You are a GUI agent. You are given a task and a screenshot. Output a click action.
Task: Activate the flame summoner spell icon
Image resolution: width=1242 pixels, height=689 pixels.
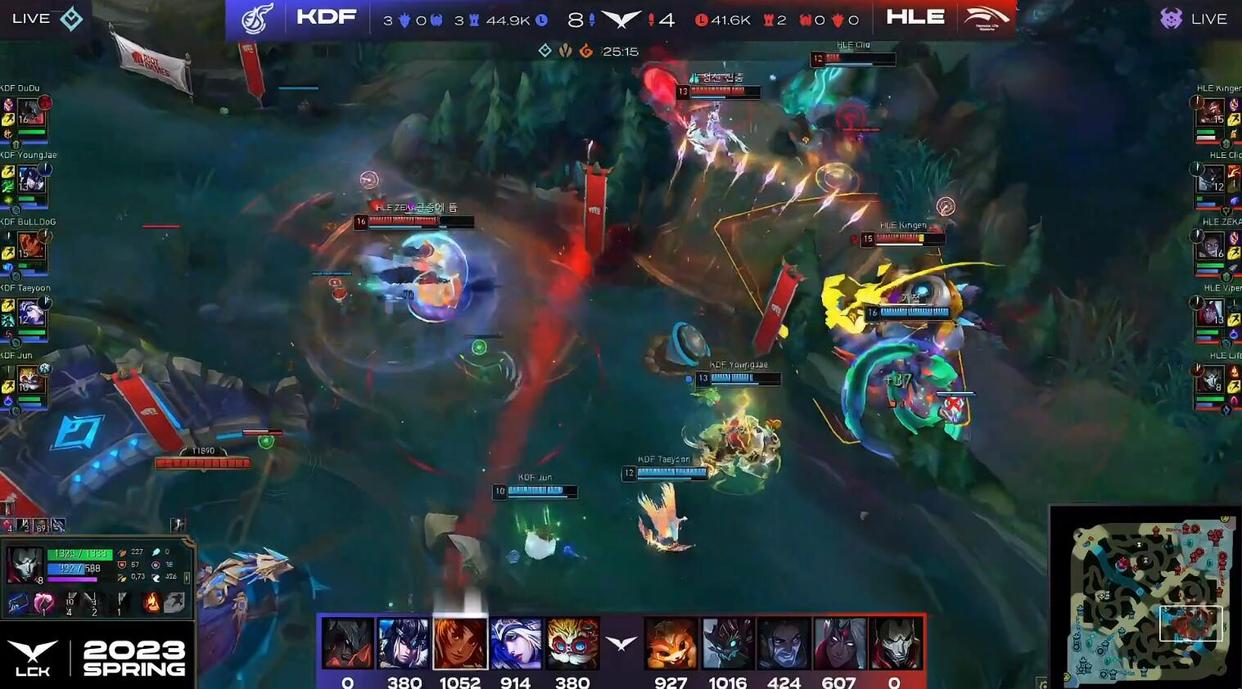[152, 602]
